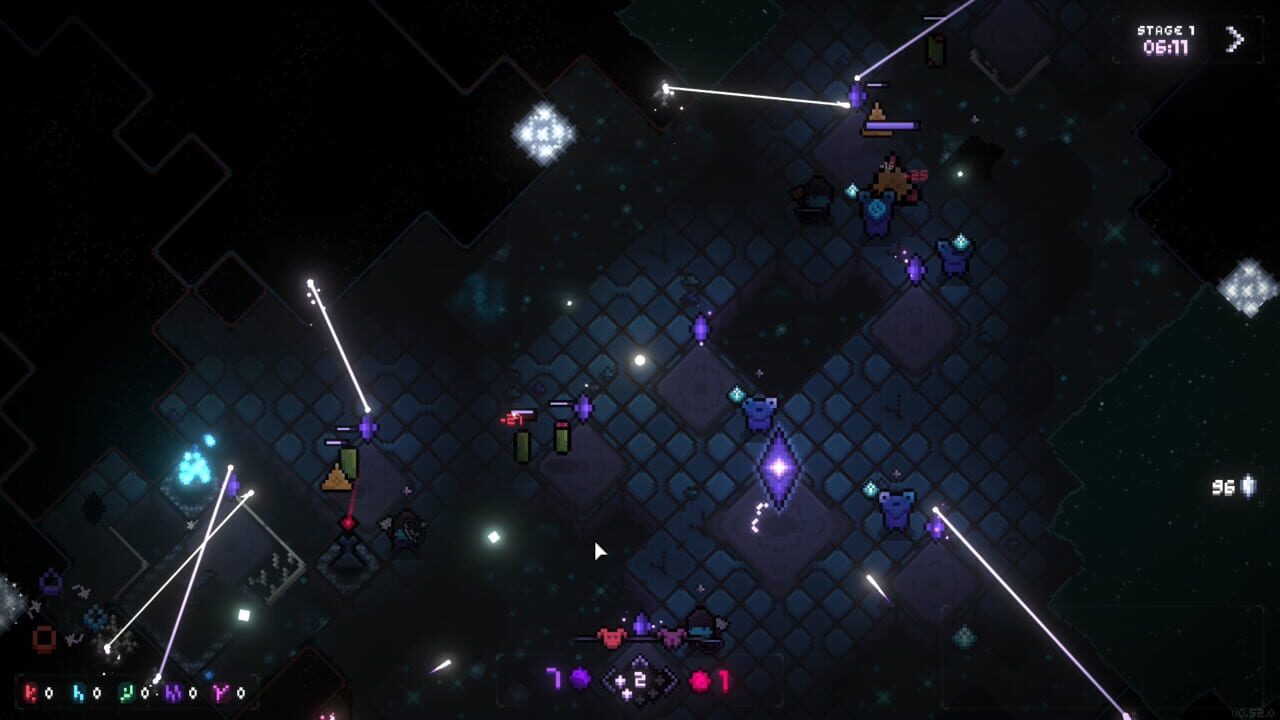Image resolution: width=1280 pixels, height=720 pixels.
Task: Click the purple orb currency icon next to 7
Action: coord(580,679)
